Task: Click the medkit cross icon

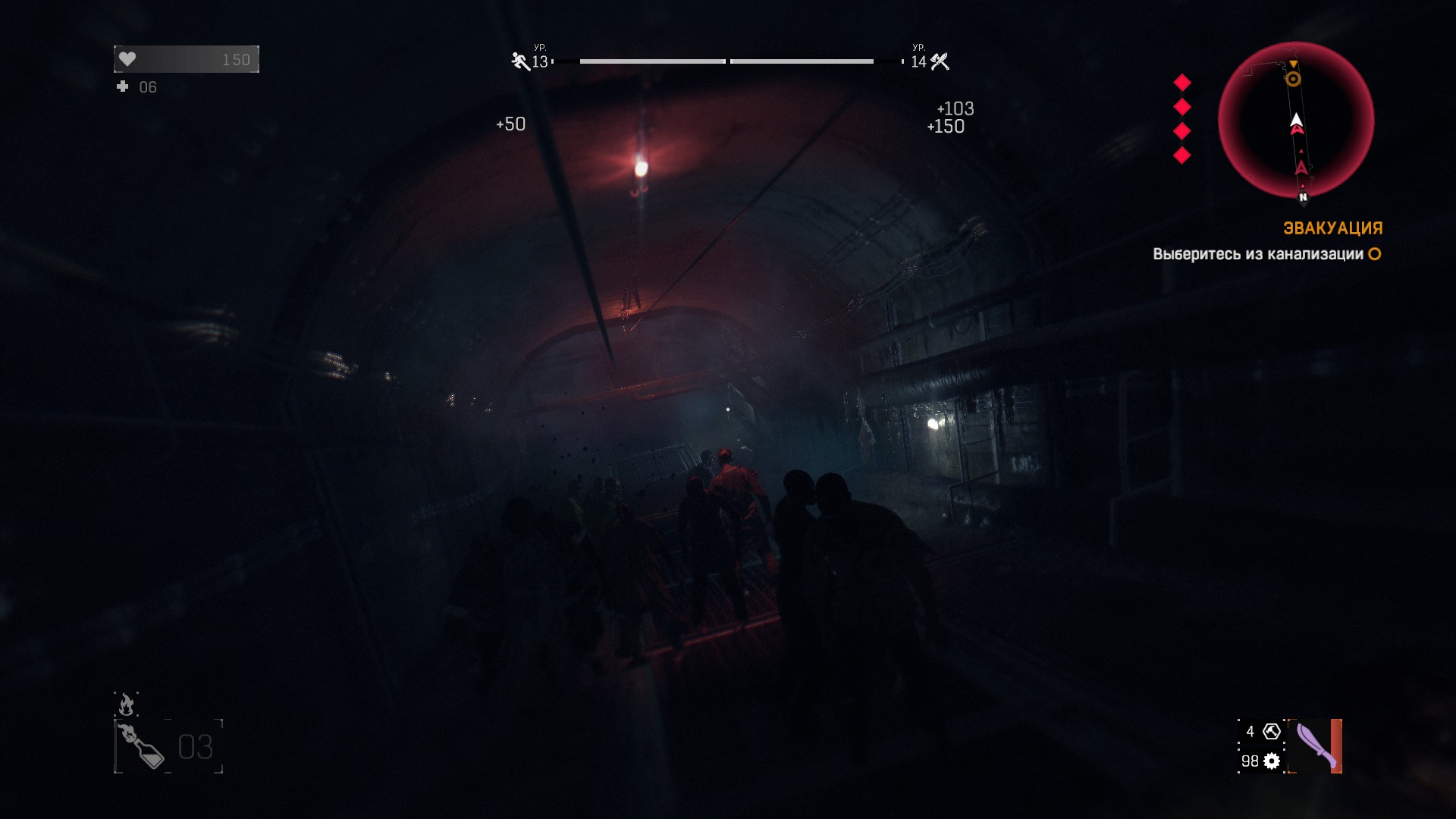Action: click(x=123, y=87)
